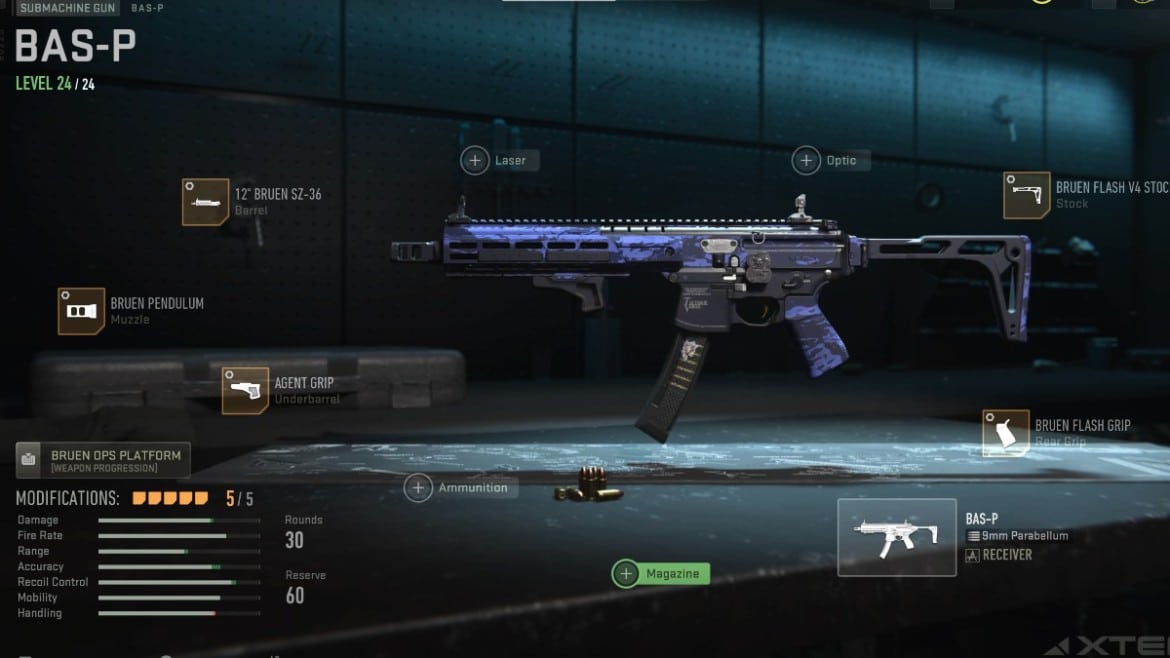The width and height of the screenshot is (1170, 658).
Task: Choose the Bruen Flash Grip rear grip
Action: click(1006, 433)
